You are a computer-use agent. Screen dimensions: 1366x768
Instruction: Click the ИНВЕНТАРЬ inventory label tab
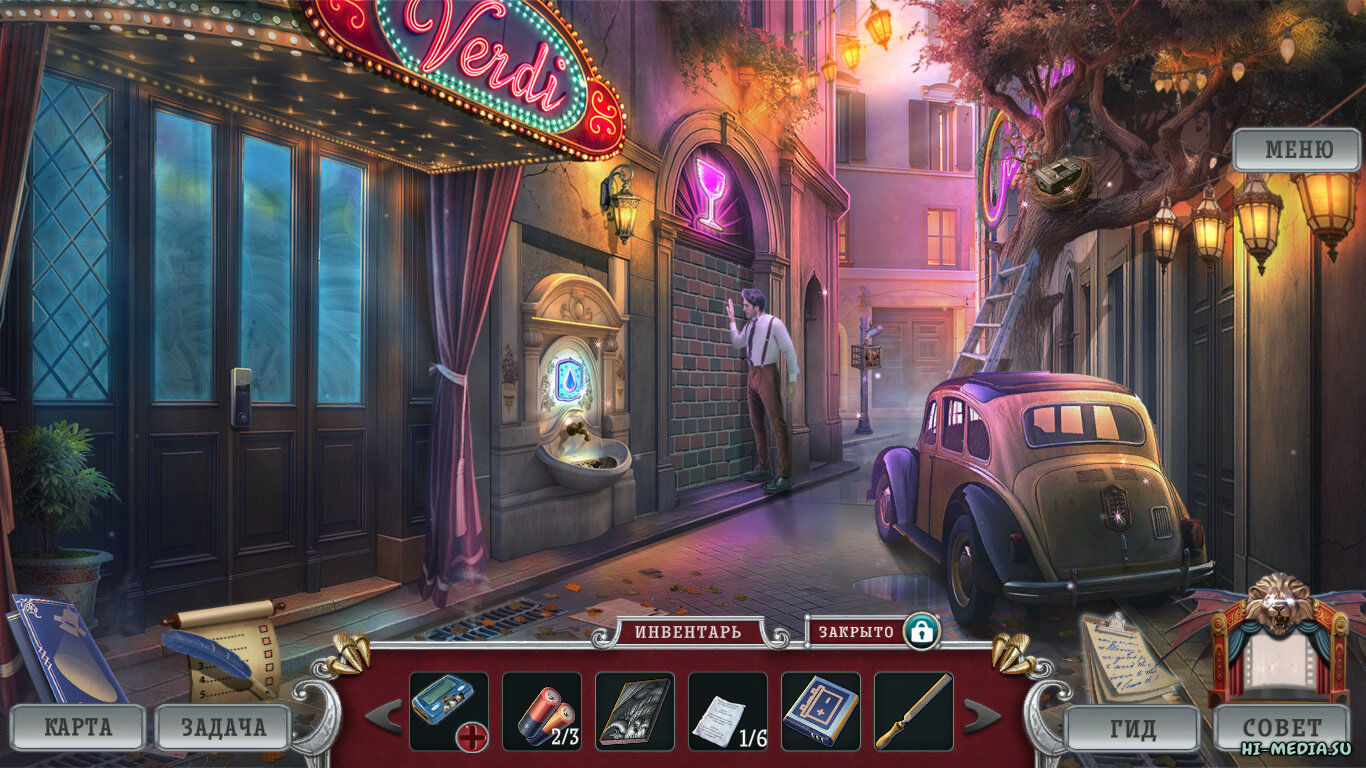pyautogui.click(x=690, y=632)
